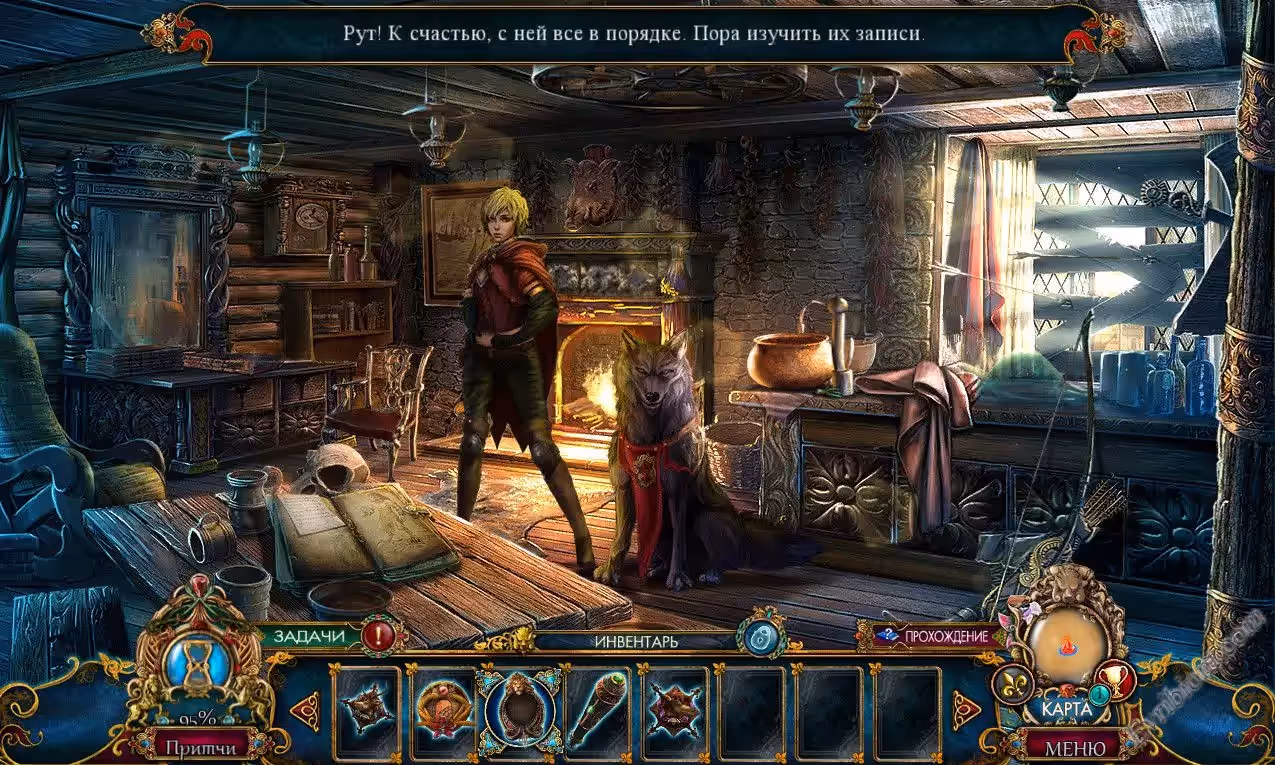The image size is (1275, 765).
Task: Open the Притчи parables book
Action: click(201, 746)
